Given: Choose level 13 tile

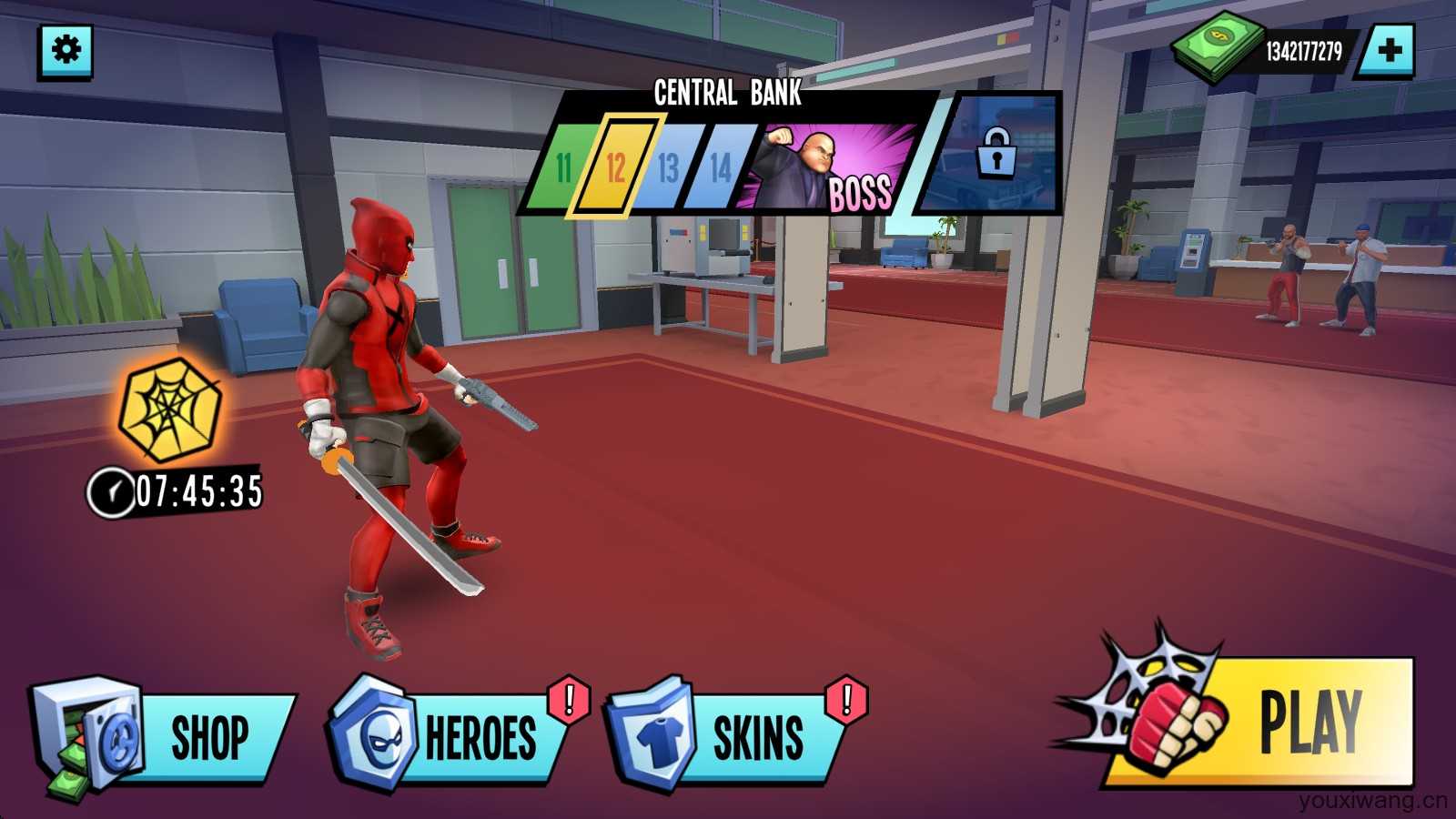Looking at the screenshot, I should point(668,167).
